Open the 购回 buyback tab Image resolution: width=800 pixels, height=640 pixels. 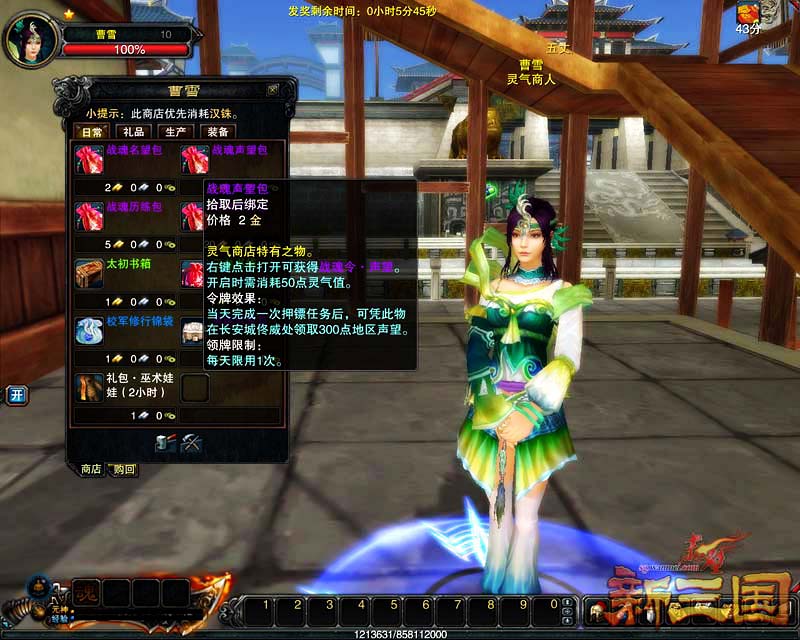(x=124, y=469)
